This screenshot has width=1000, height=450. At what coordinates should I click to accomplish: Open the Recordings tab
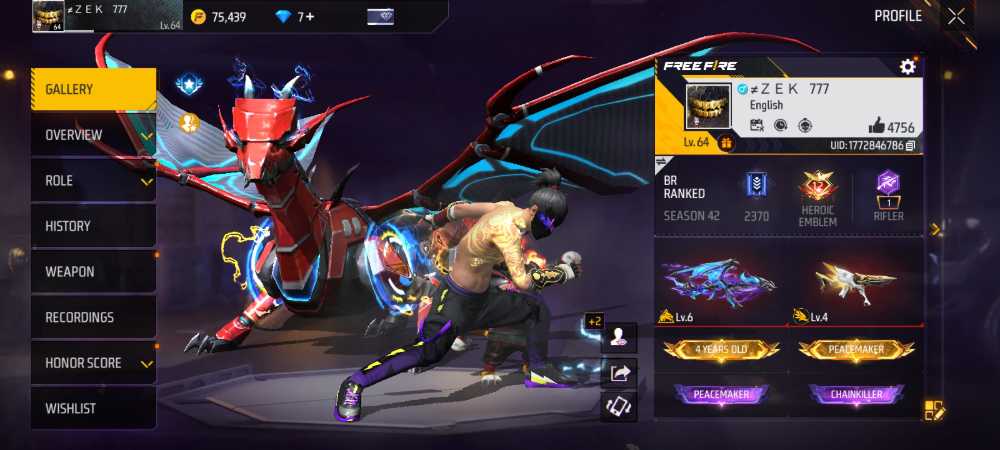[x=92, y=318]
